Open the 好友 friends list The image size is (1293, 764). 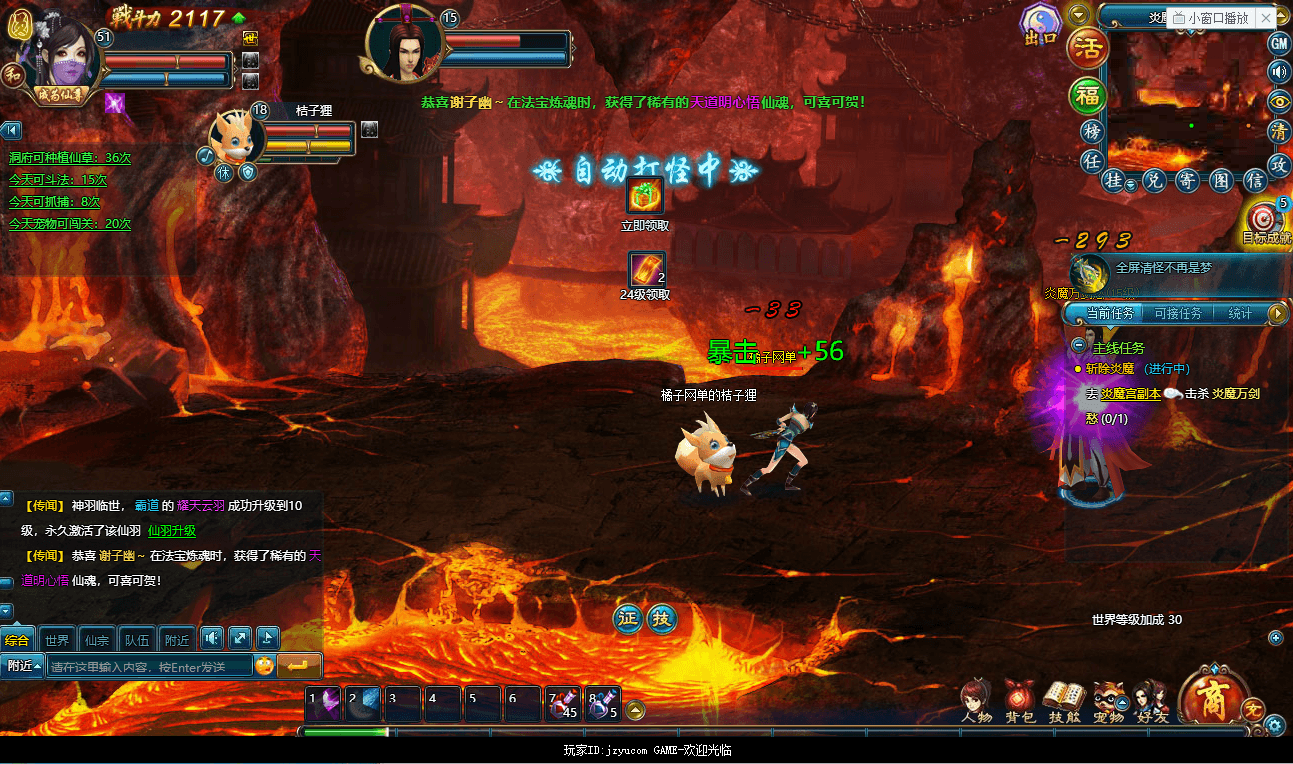click(x=1150, y=699)
